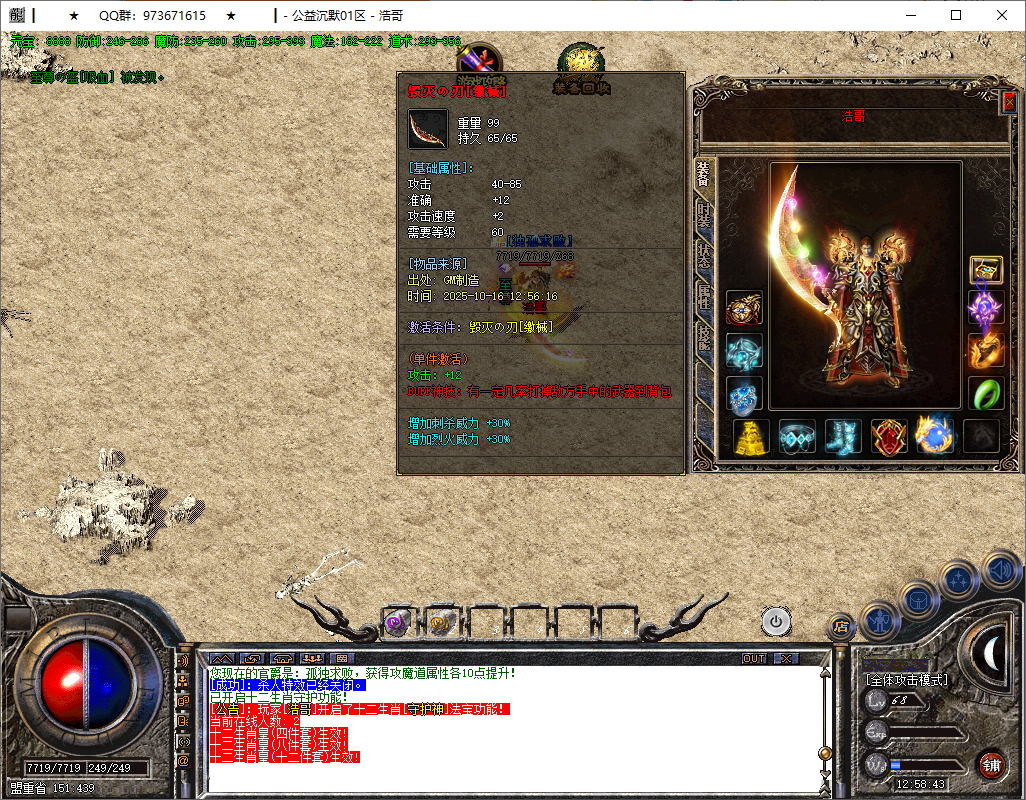
Task: Select the cyan boots equipment slot
Action: pos(843,437)
